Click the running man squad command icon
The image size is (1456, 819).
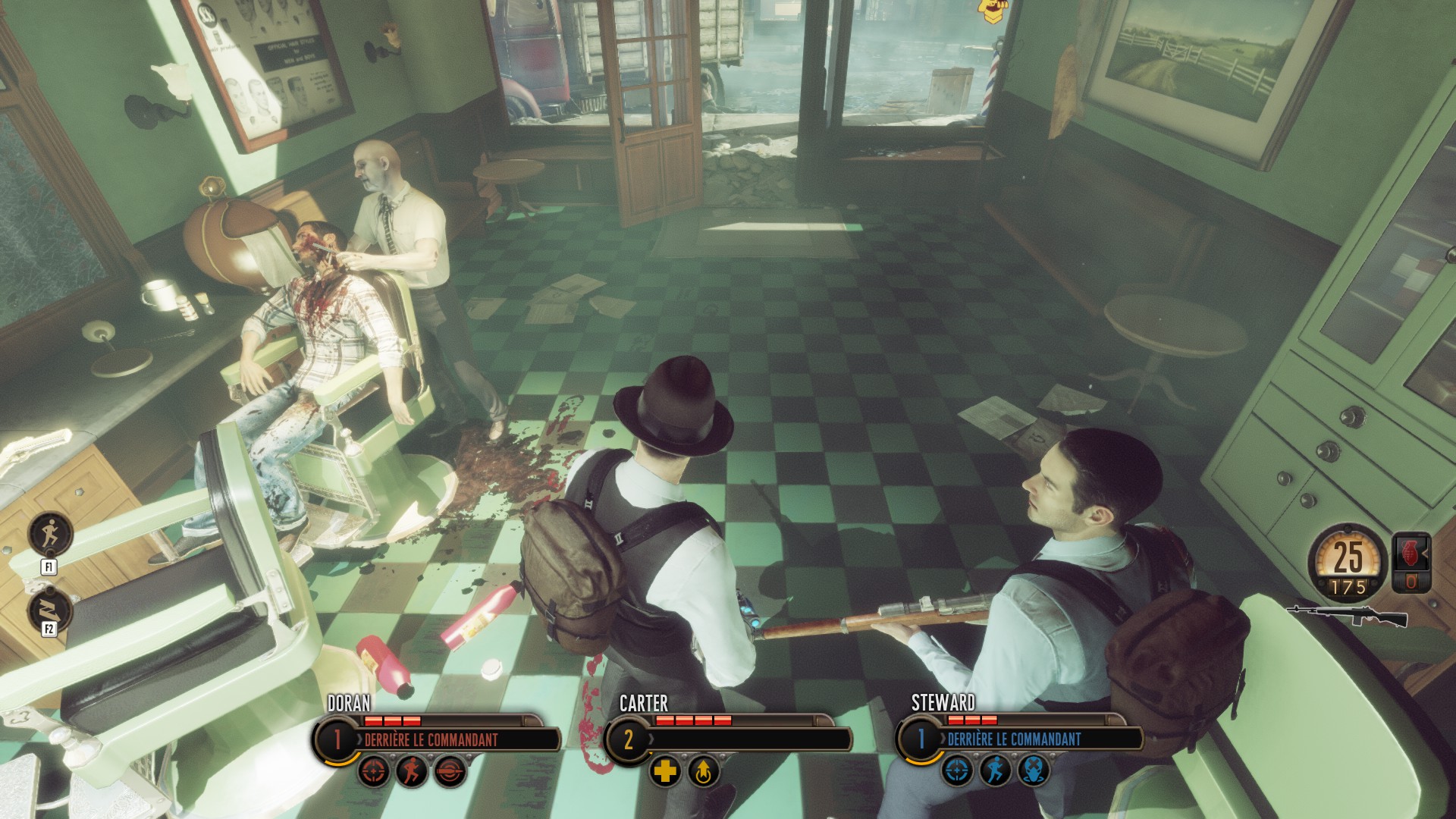pyautogui.click(x=49, y=534)
